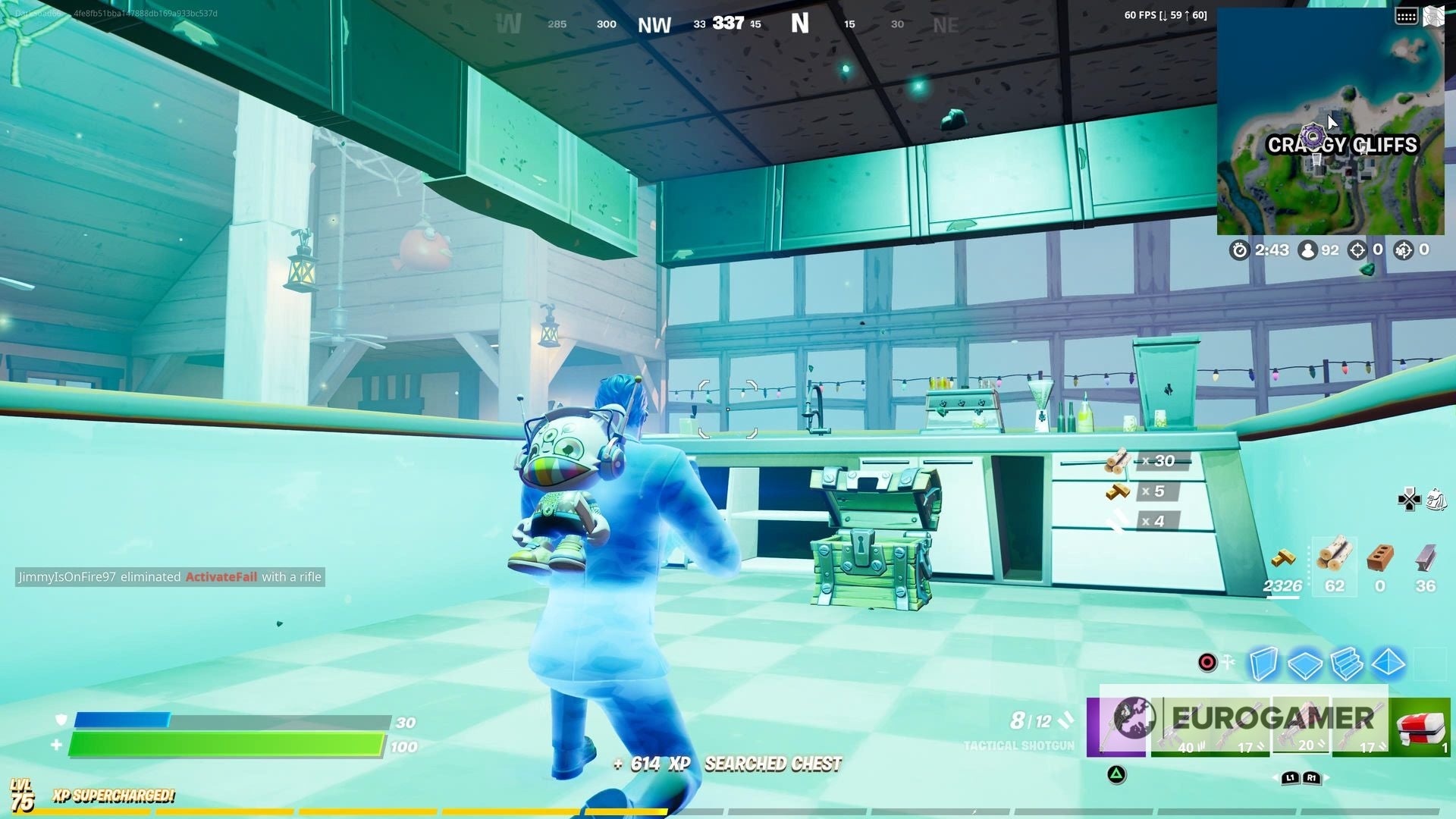
Task: Expand the L1 weapon slot selector
Action: click(1289, 779)
